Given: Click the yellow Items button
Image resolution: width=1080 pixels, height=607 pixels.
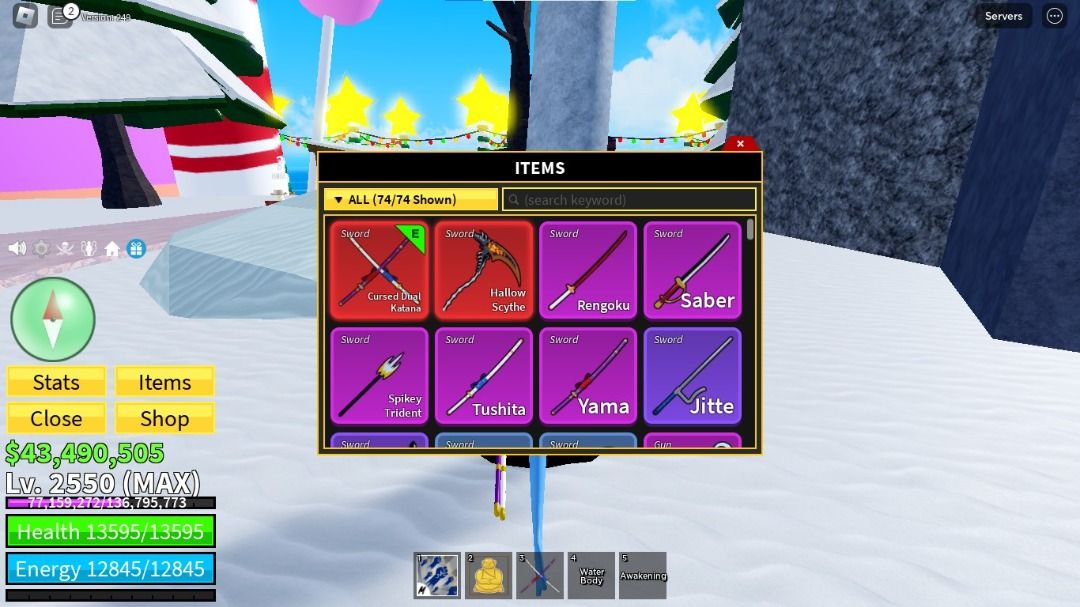Looking at the screenshot, I should point(164,382).
